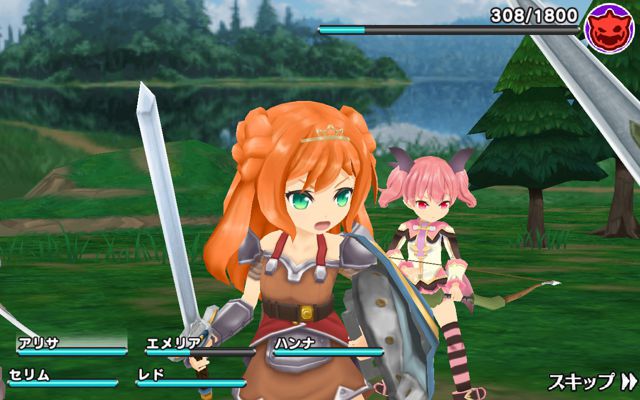This screenshot has height=400, width=640.
Task: Tap セリム's status panel
Action: click(x=62, y=377)
